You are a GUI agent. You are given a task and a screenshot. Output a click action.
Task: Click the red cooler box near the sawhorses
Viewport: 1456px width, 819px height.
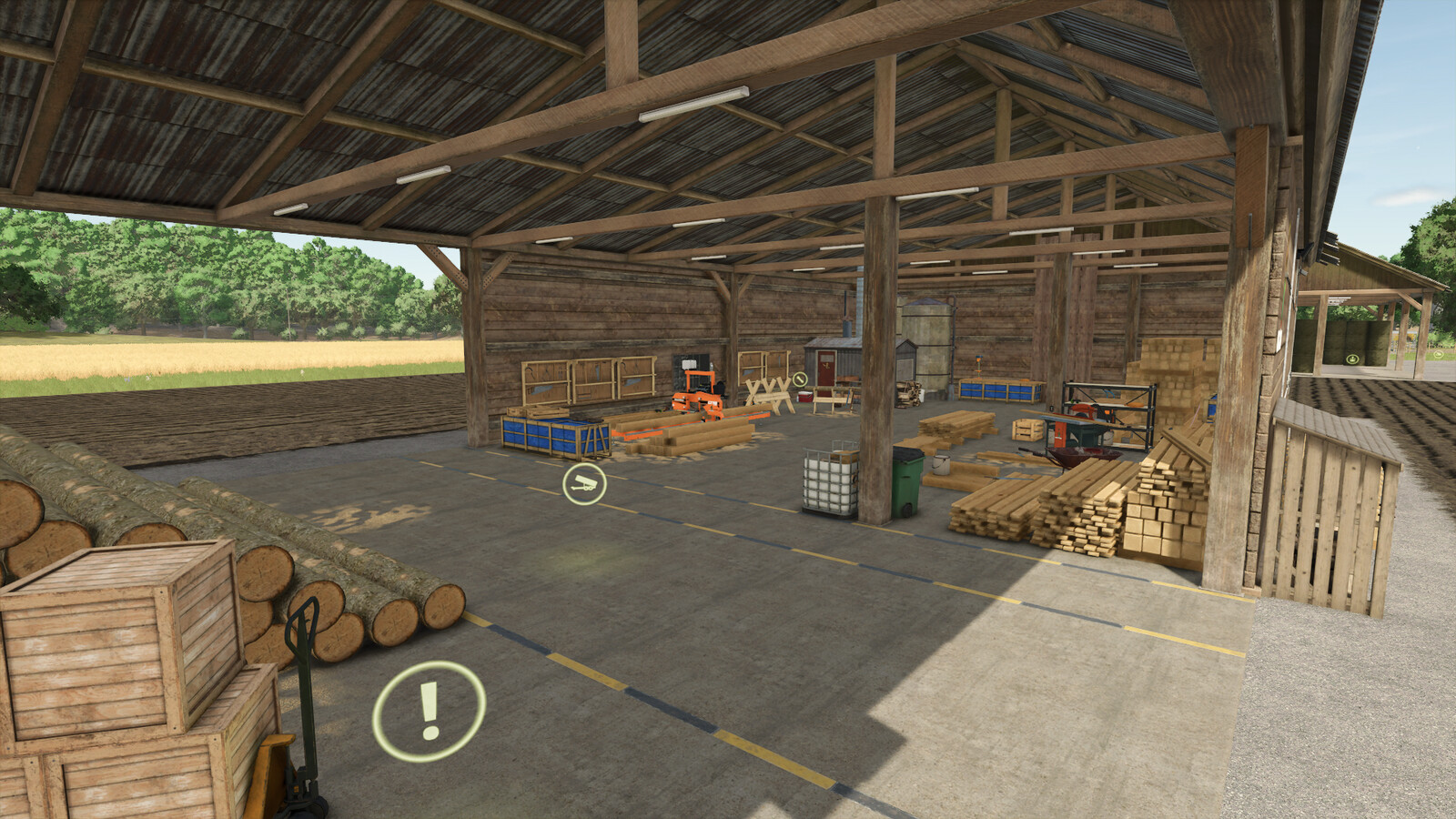coord(804,397)
